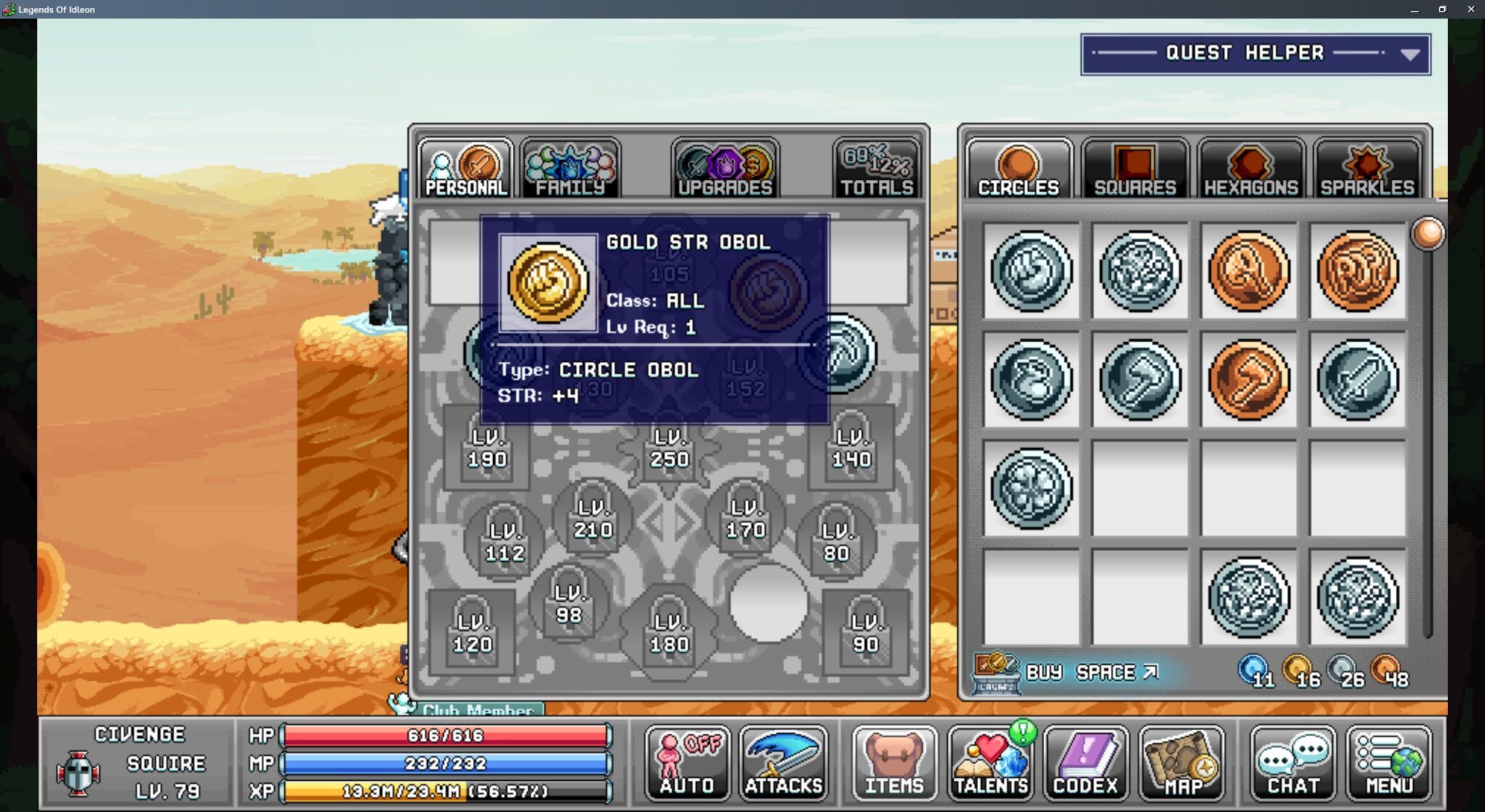Open the world Map
The width and height of the screenshot is (1485, 812).
(x=1182, y=763)
